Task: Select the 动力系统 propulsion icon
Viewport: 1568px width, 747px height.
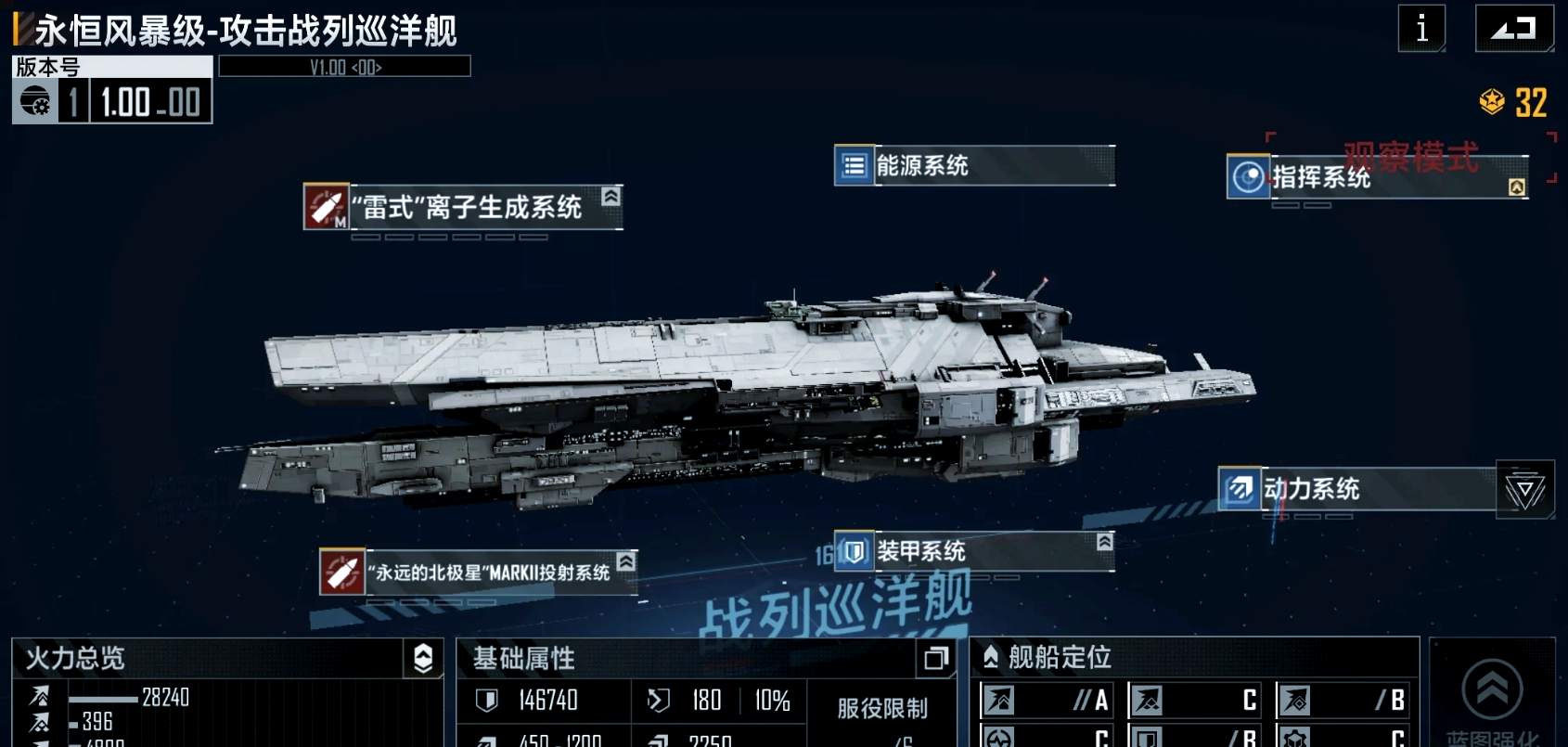Action: (x=1240, y=490)
